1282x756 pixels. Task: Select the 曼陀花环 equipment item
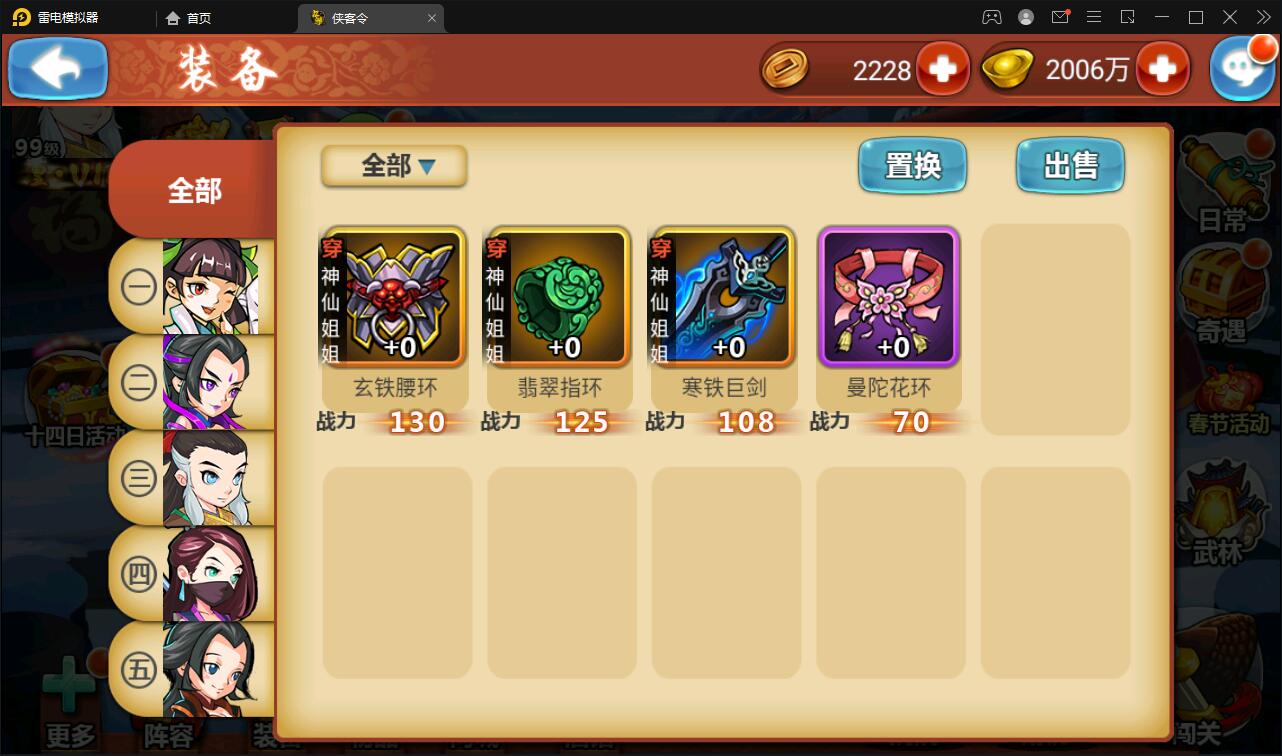coord(888,297)
